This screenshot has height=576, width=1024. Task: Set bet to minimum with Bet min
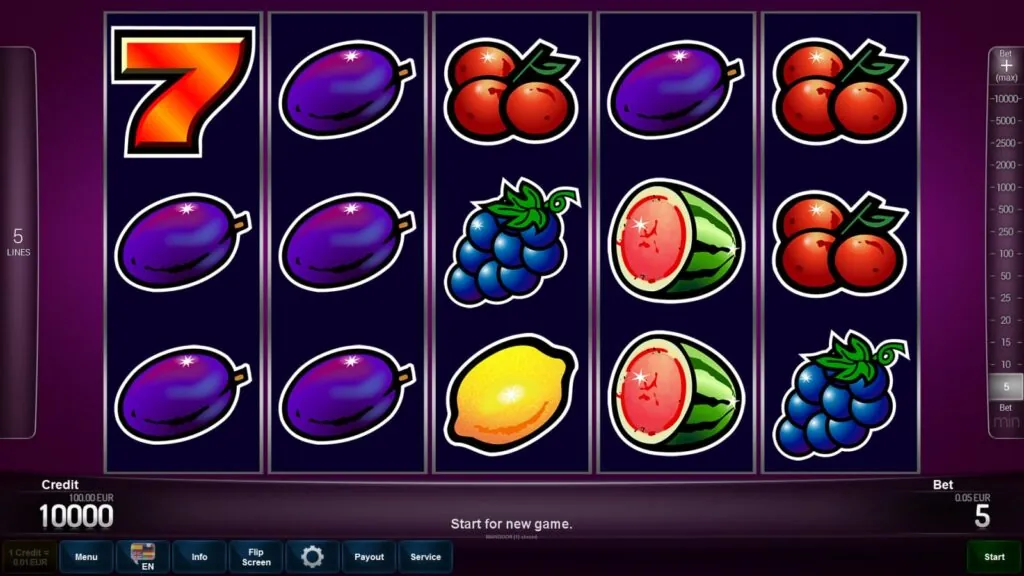[1006, 420]
